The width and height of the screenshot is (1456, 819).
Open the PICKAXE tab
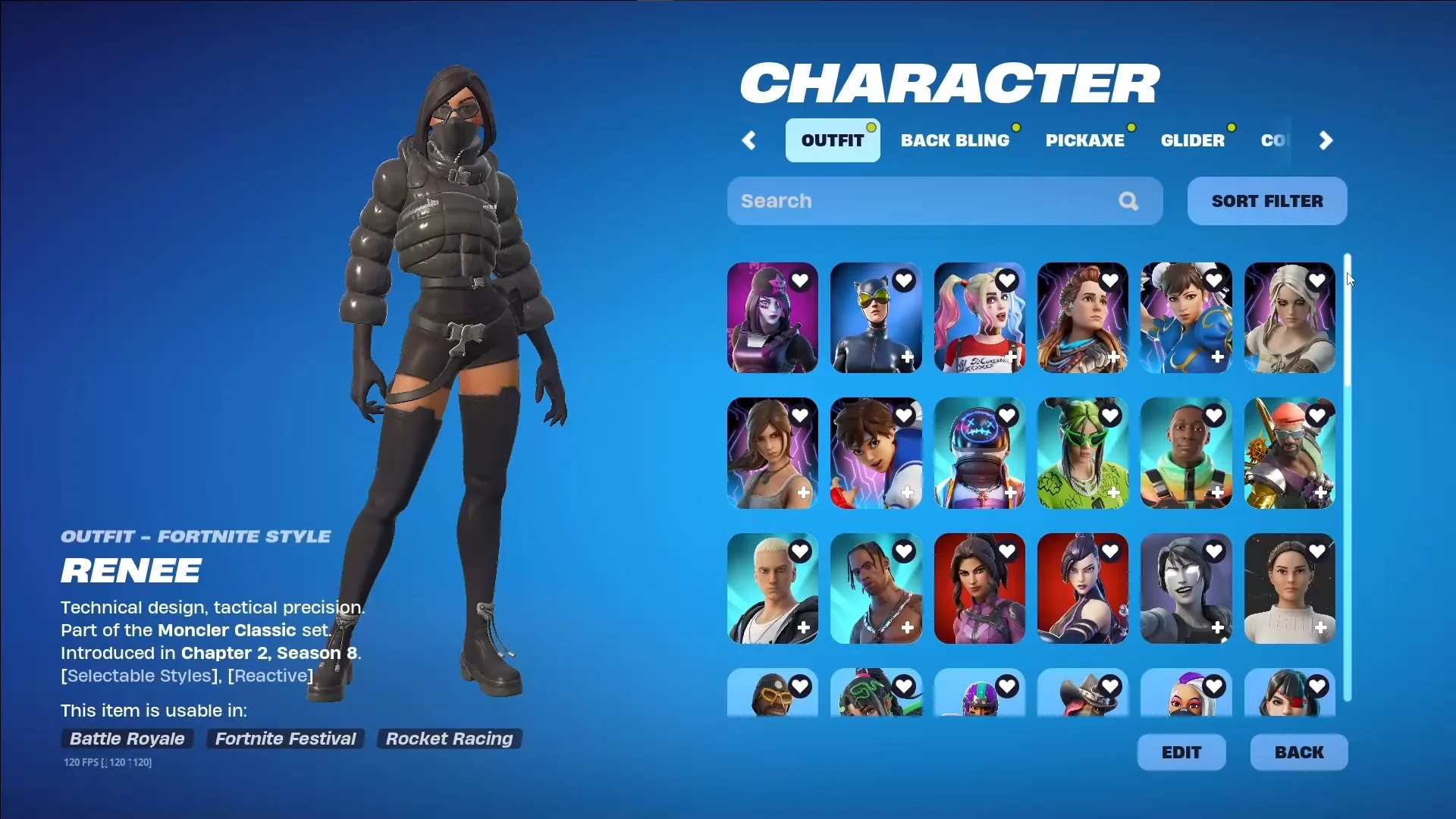tap(1086, 140)
